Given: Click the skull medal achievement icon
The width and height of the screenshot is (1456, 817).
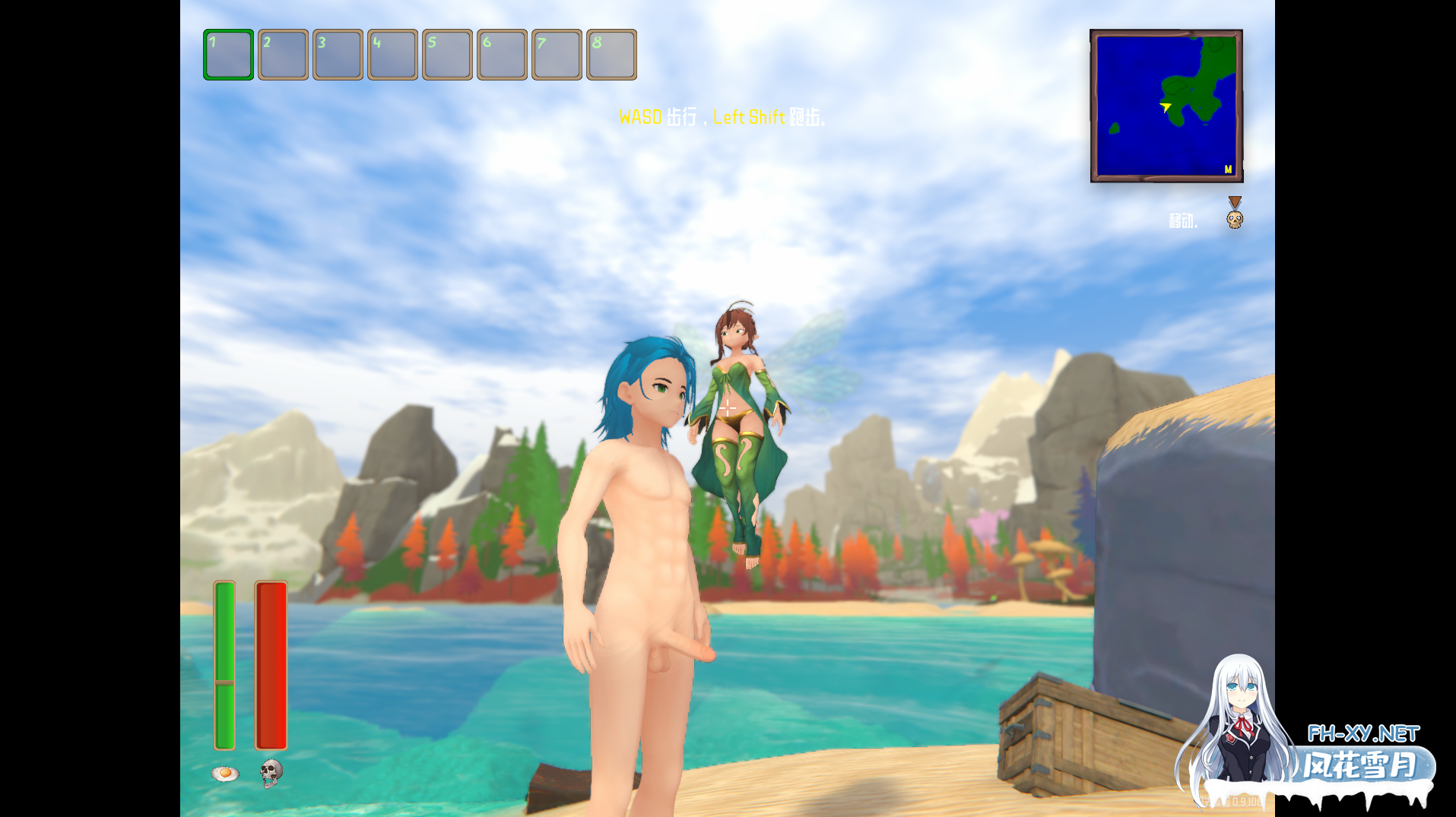Looking at the screenshot, I should [x=1233, y=215].
